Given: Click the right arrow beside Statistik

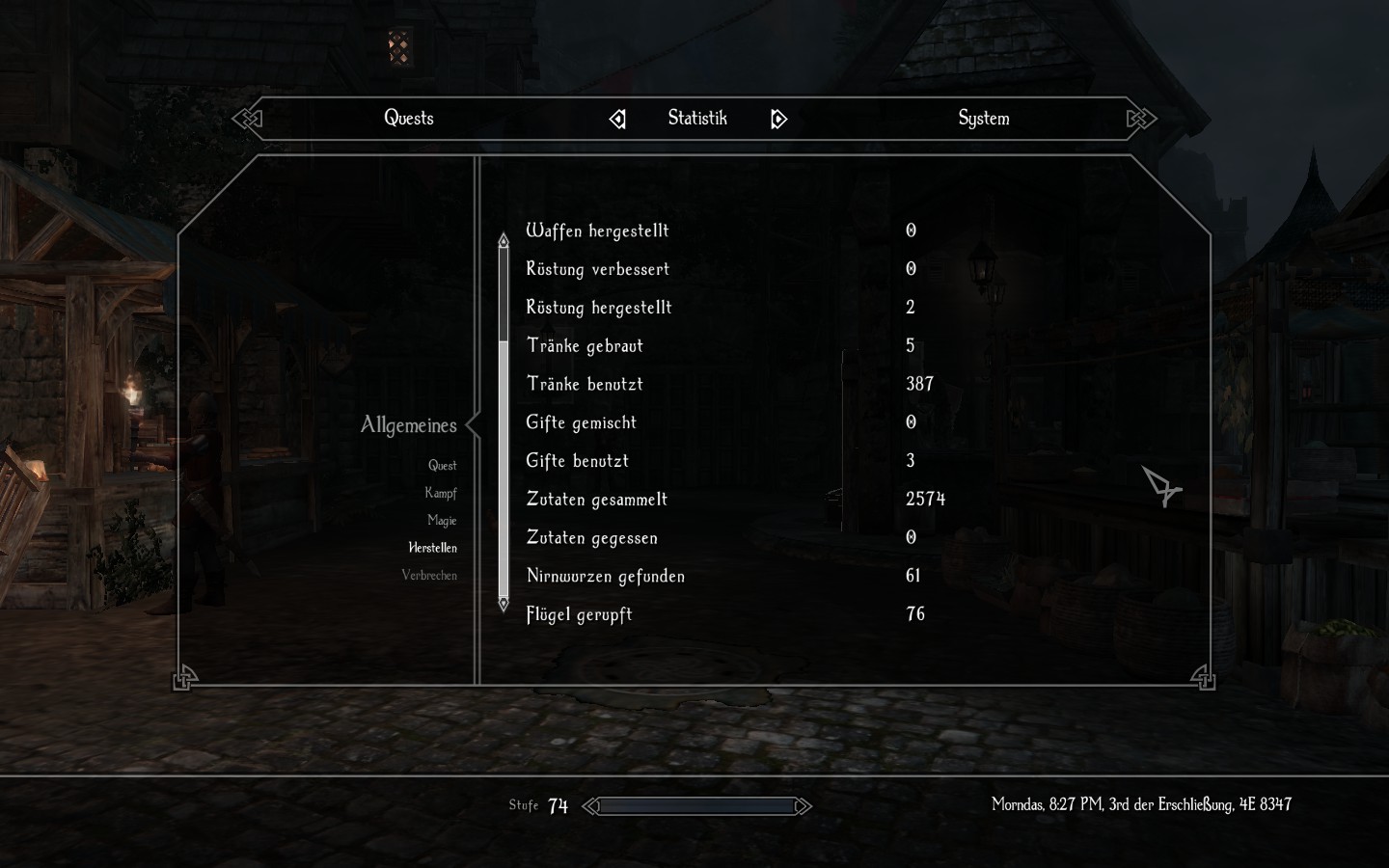Looking at the screenshot, I should pos(778,120).
